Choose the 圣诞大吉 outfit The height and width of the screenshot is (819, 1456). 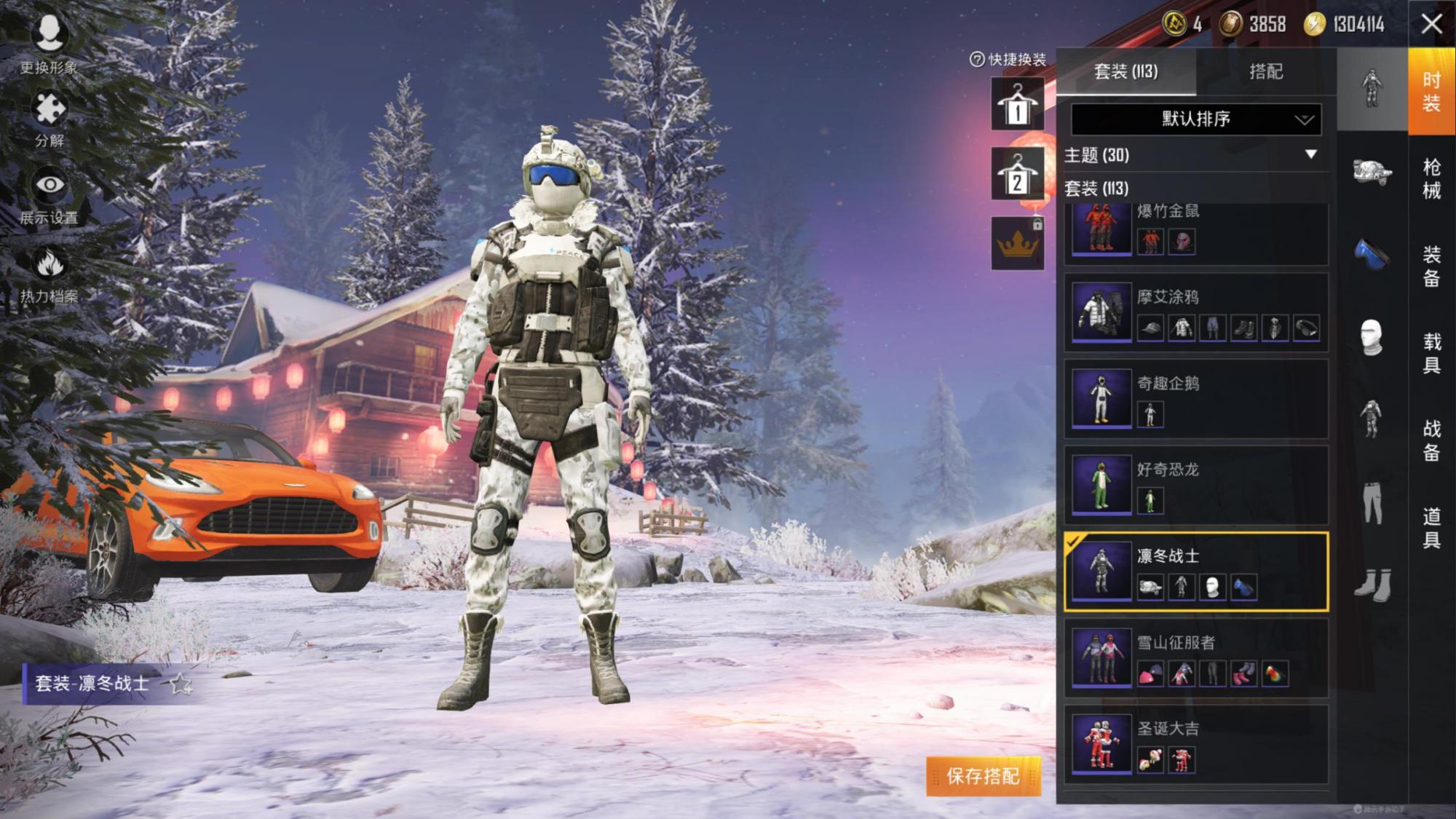tap(1195, 744)
